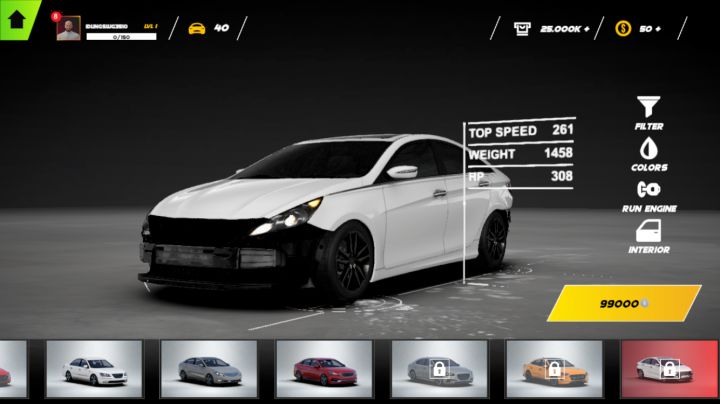
Task: Go back with the green home button
Action: click(x=16, y=17)
